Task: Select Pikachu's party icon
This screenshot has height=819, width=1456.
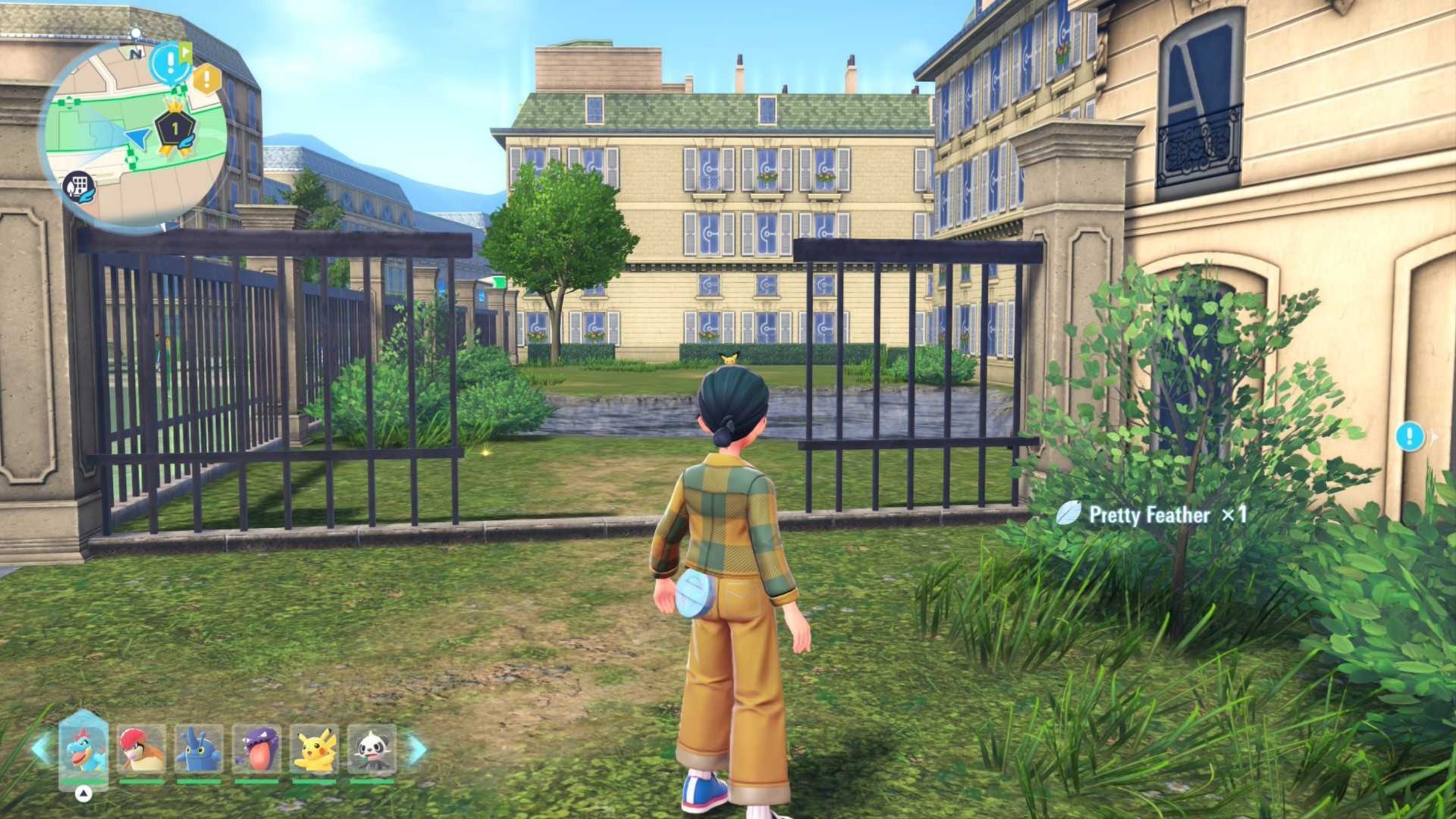Action: [316, 748]
